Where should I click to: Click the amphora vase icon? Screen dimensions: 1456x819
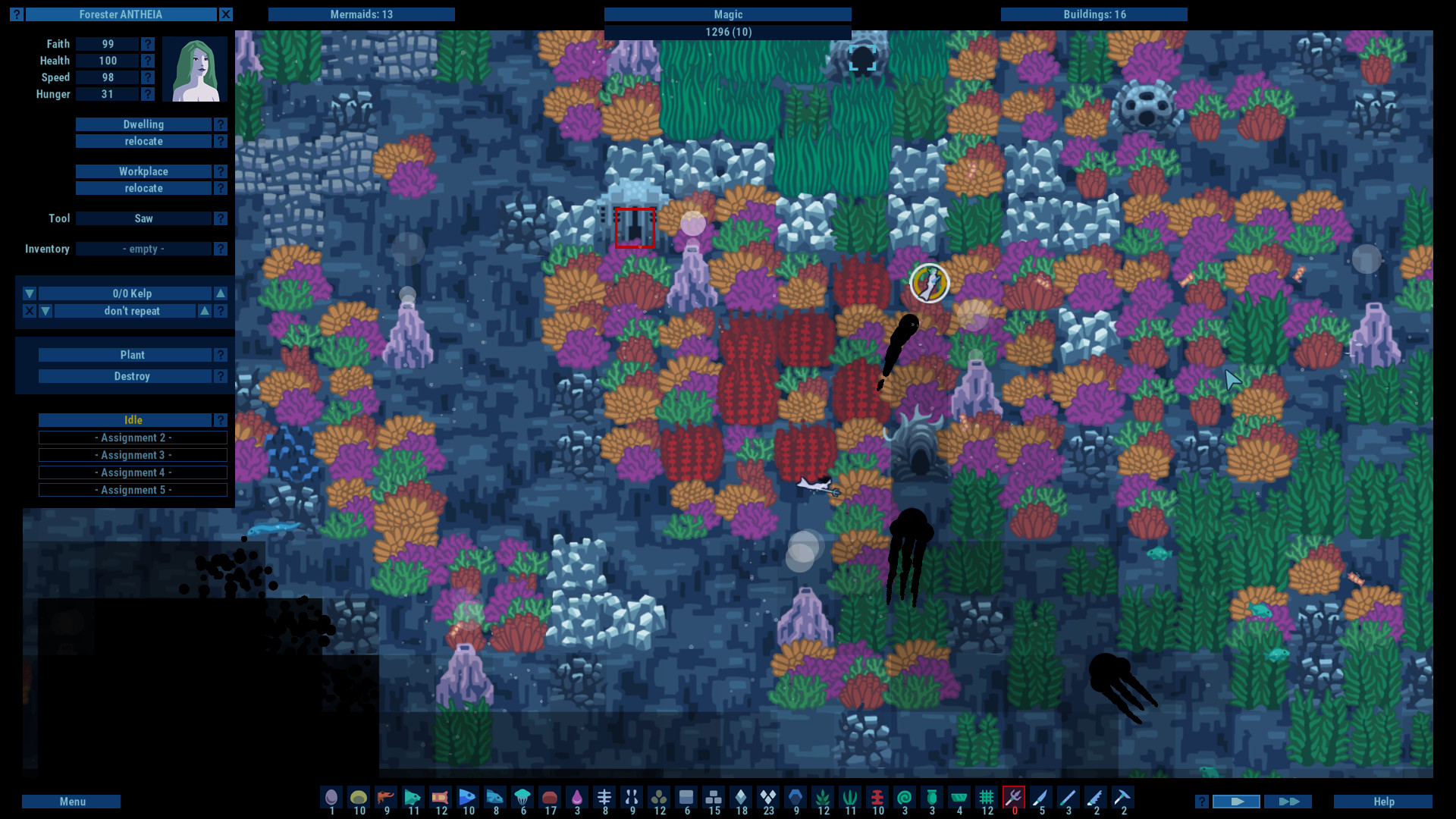932,798
